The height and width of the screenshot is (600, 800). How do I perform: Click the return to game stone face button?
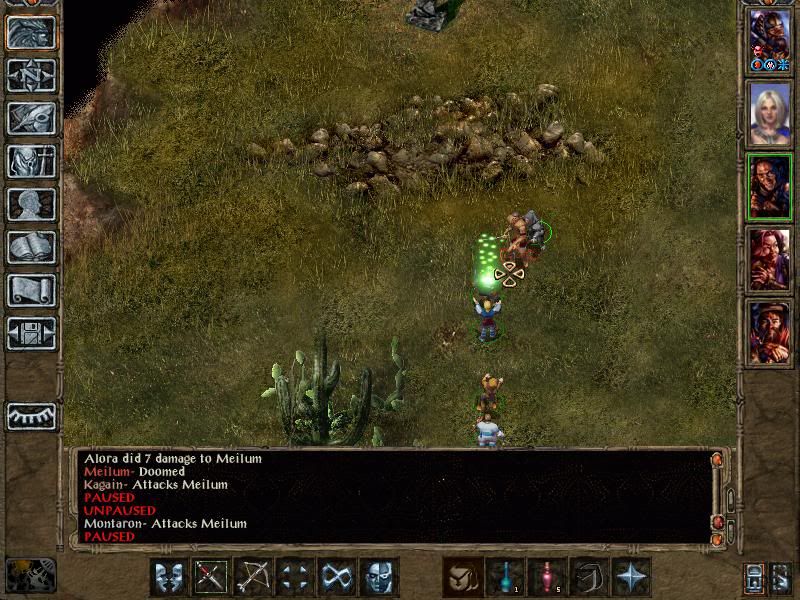coord(31,33)
